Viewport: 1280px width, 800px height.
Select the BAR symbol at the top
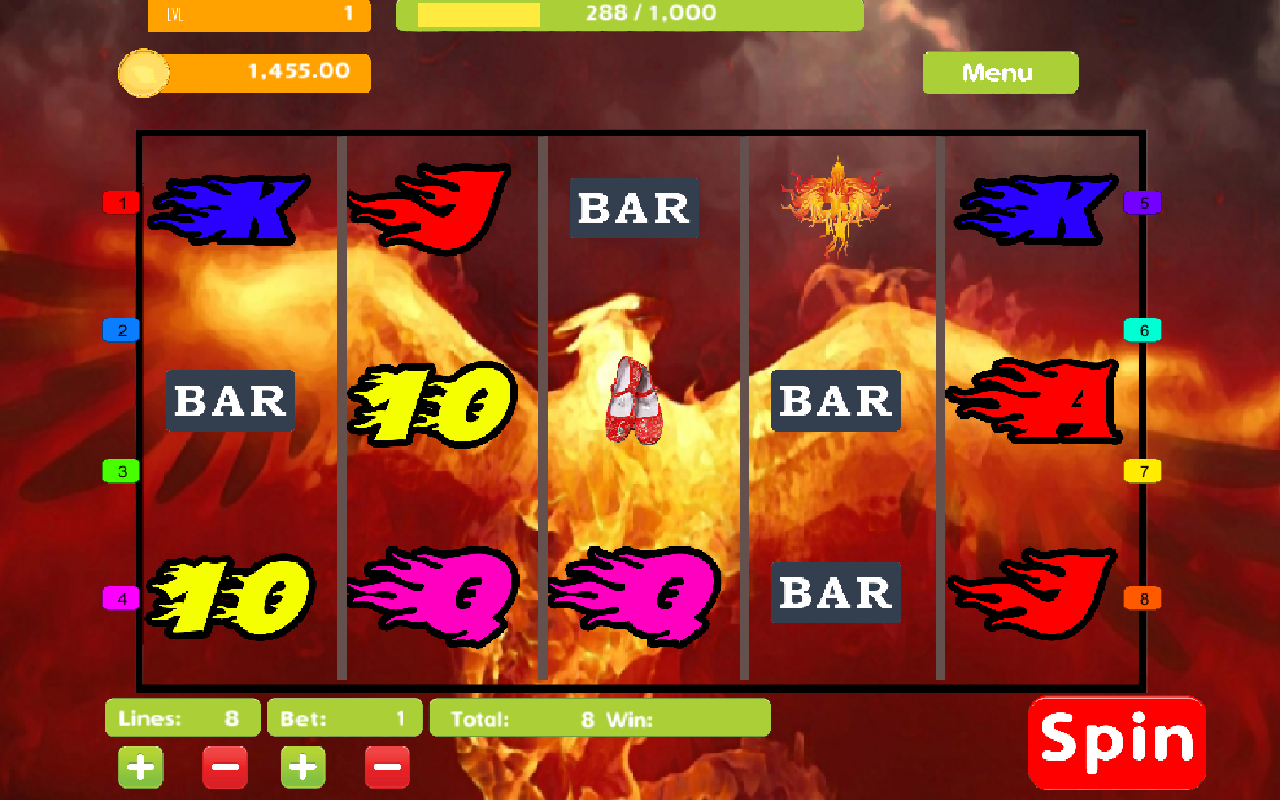[x=633, y=208]
